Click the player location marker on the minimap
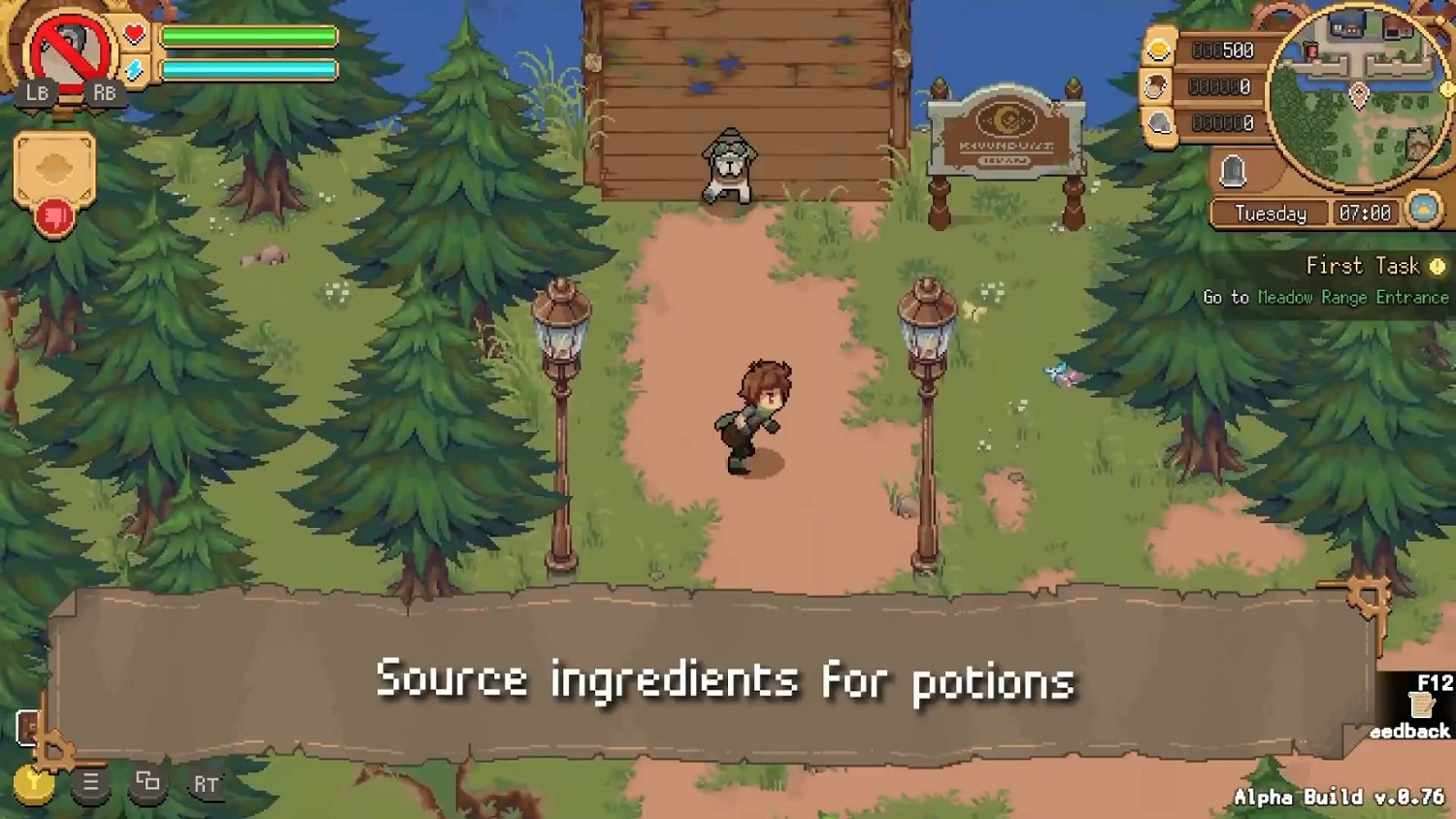Image resolution: width=1456 pixels, height=819 pixels. [x=1358, y=92]
